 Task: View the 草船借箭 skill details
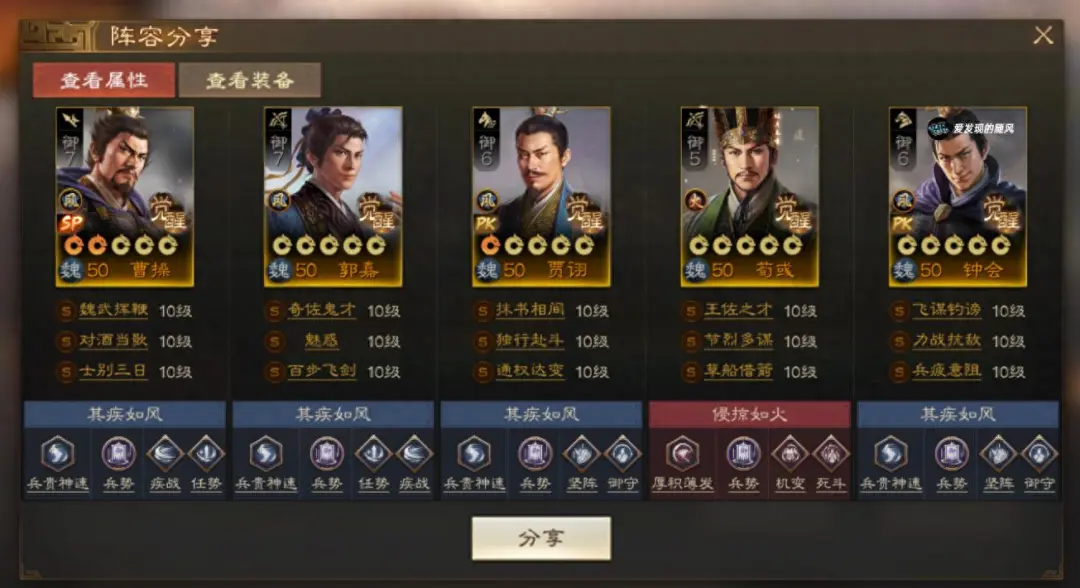(x=737, y=372)
